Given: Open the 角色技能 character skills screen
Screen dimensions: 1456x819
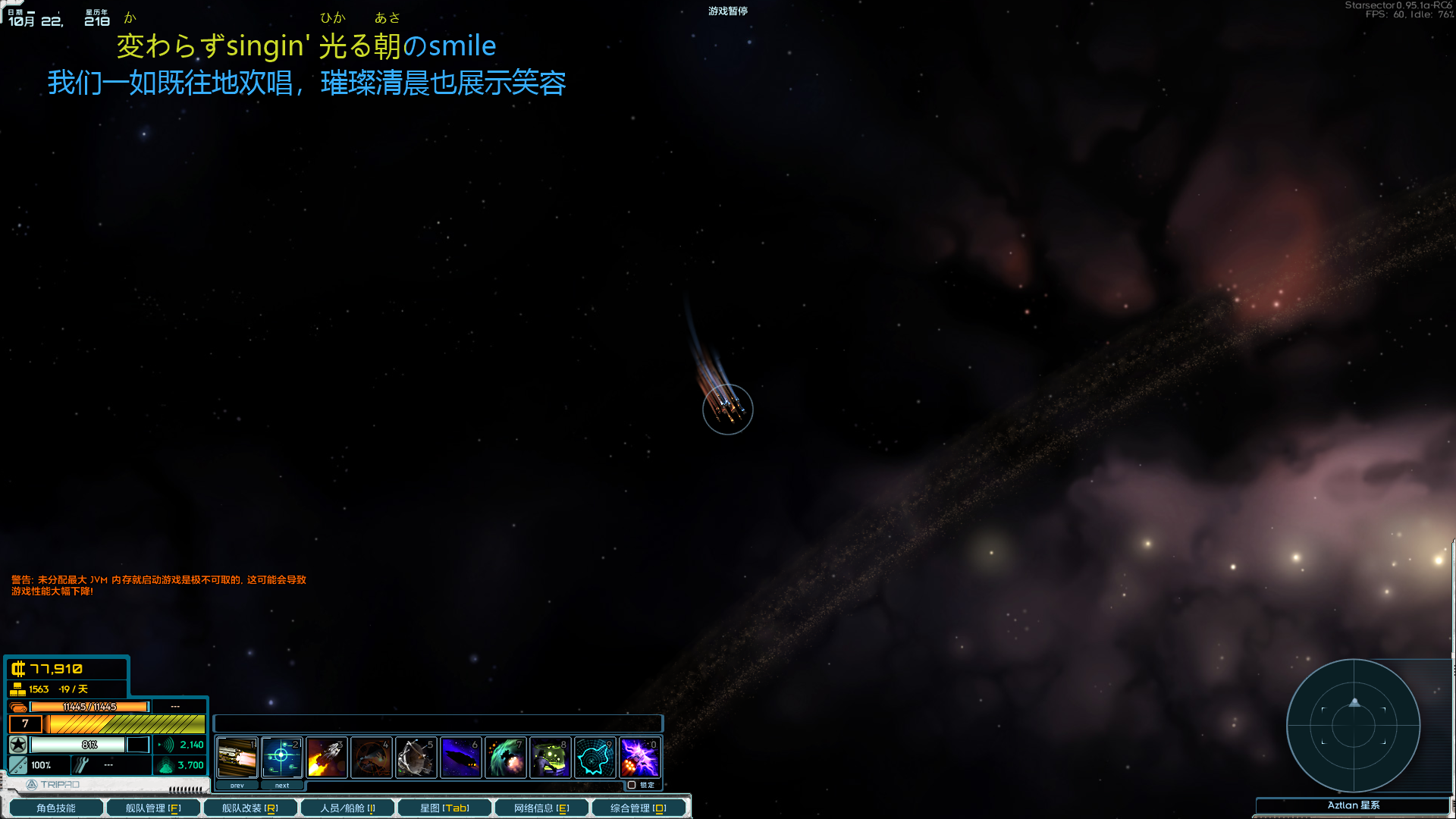Looking at the screenshot, I should (55, 808).
